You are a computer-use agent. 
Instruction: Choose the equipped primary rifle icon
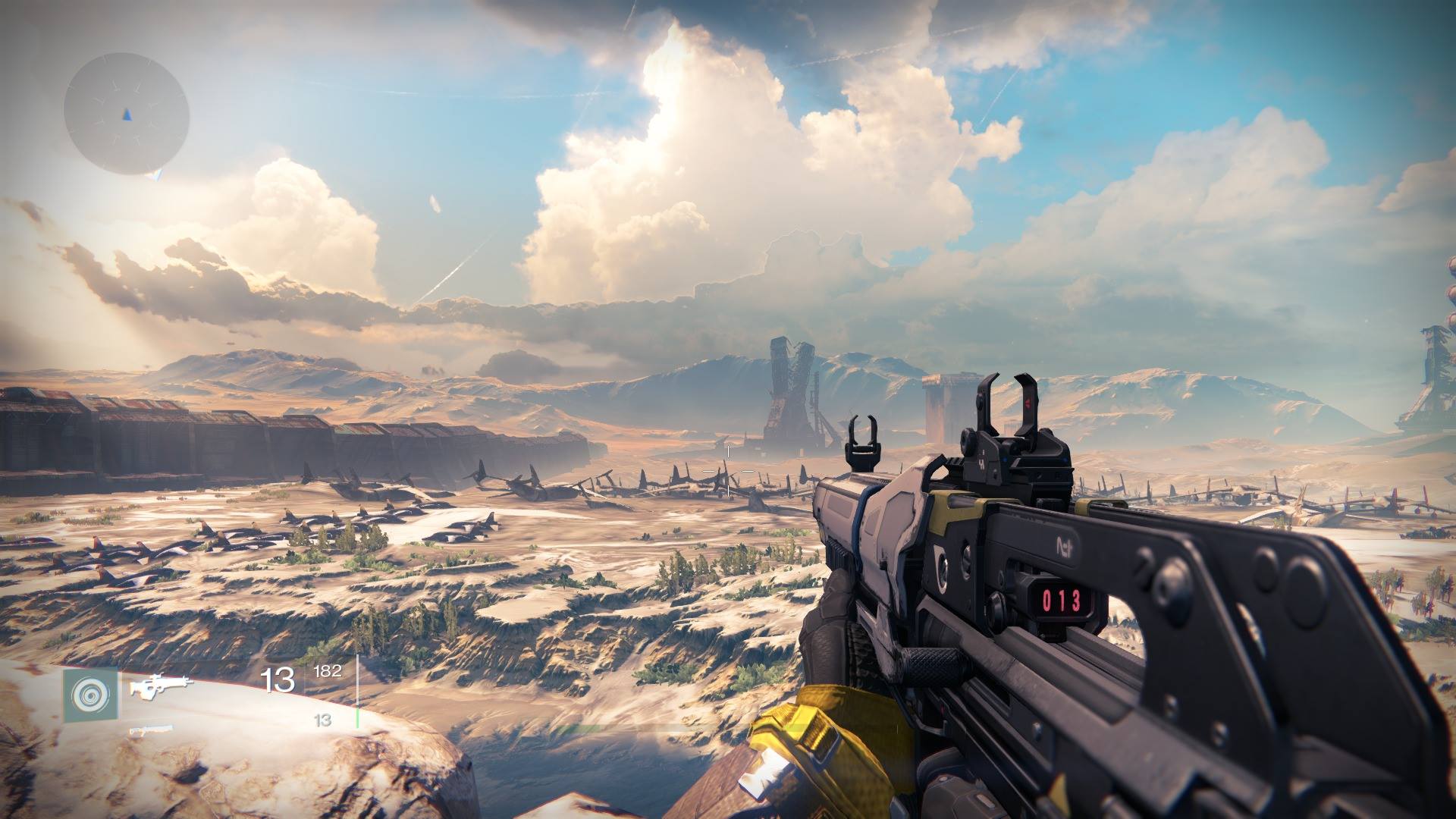click(x=161, y=686)
